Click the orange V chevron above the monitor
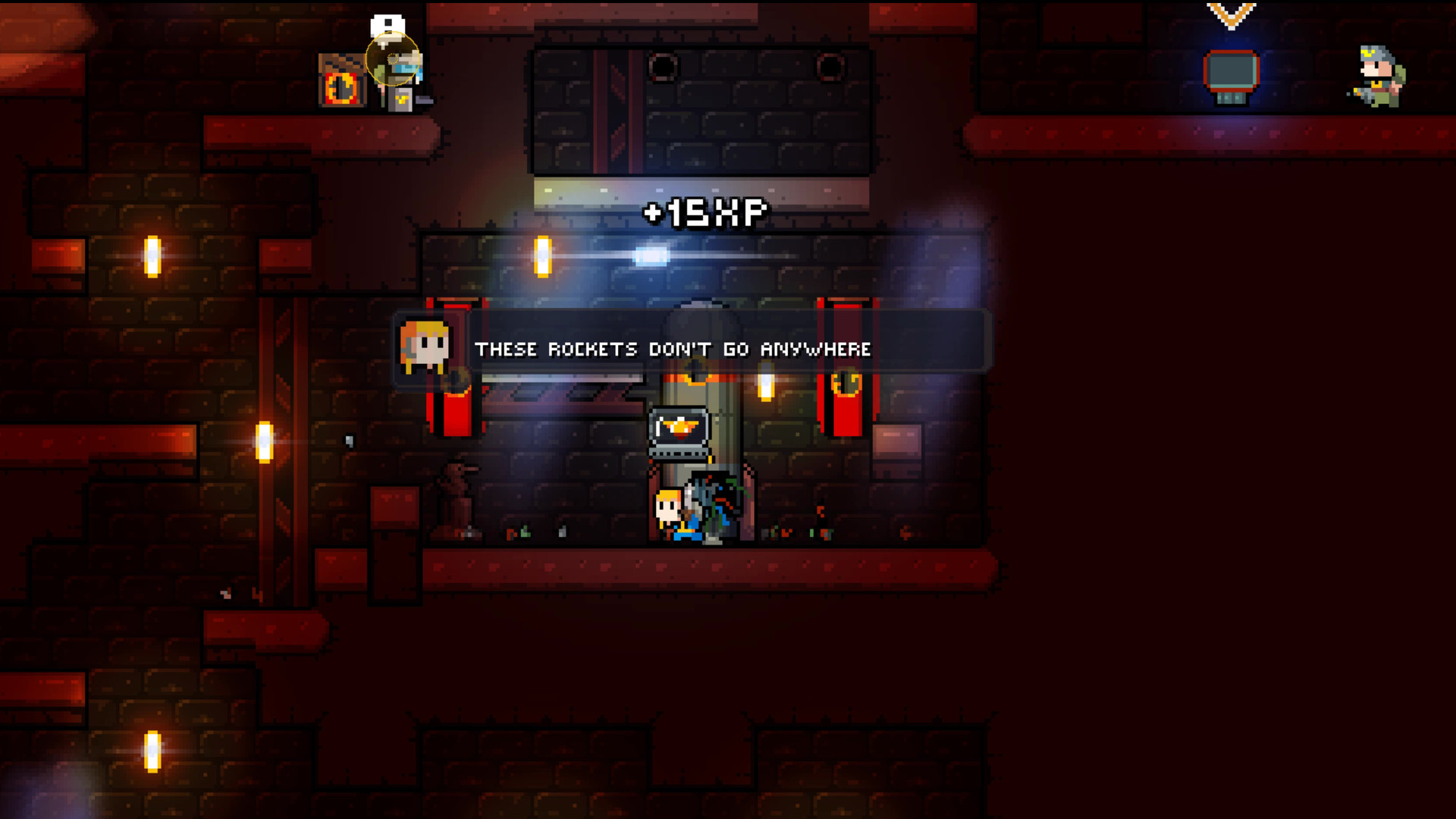Viewport: 1456px width, 819px height. coord(1231,17)
